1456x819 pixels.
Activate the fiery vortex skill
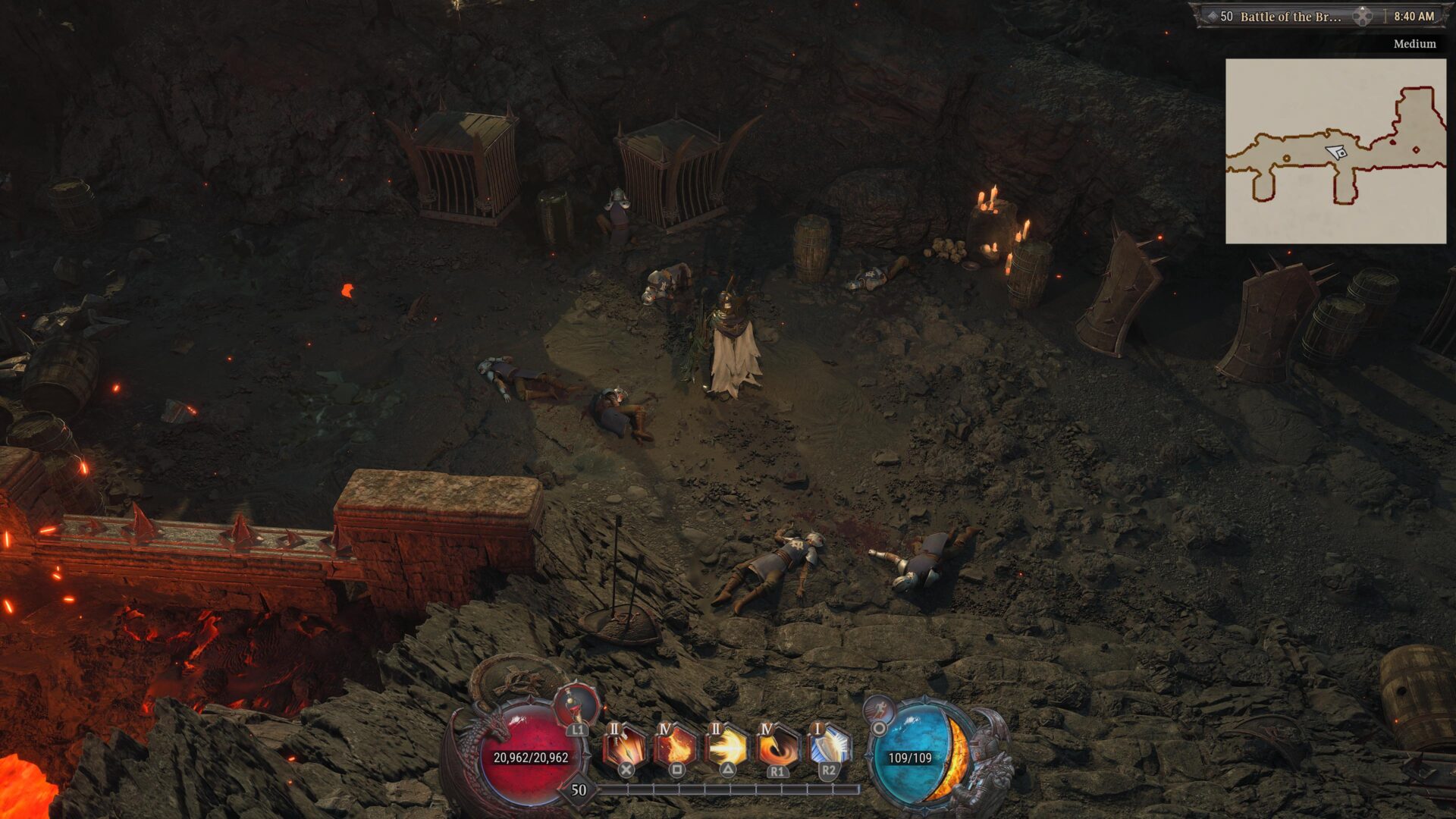[777, 746]
